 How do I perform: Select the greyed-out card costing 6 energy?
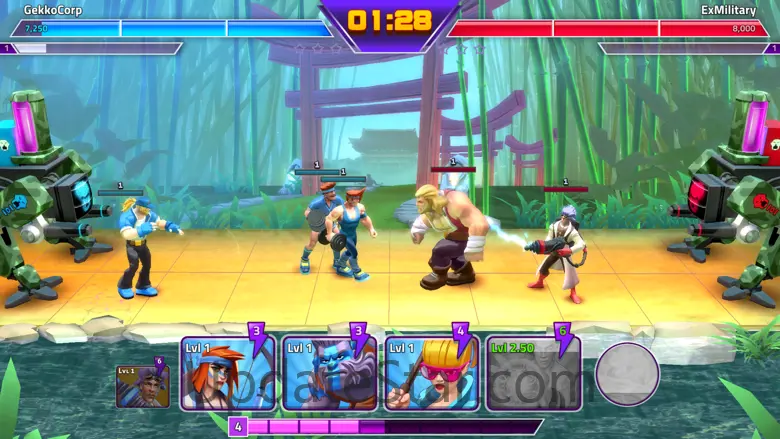[x=533, y=373]
